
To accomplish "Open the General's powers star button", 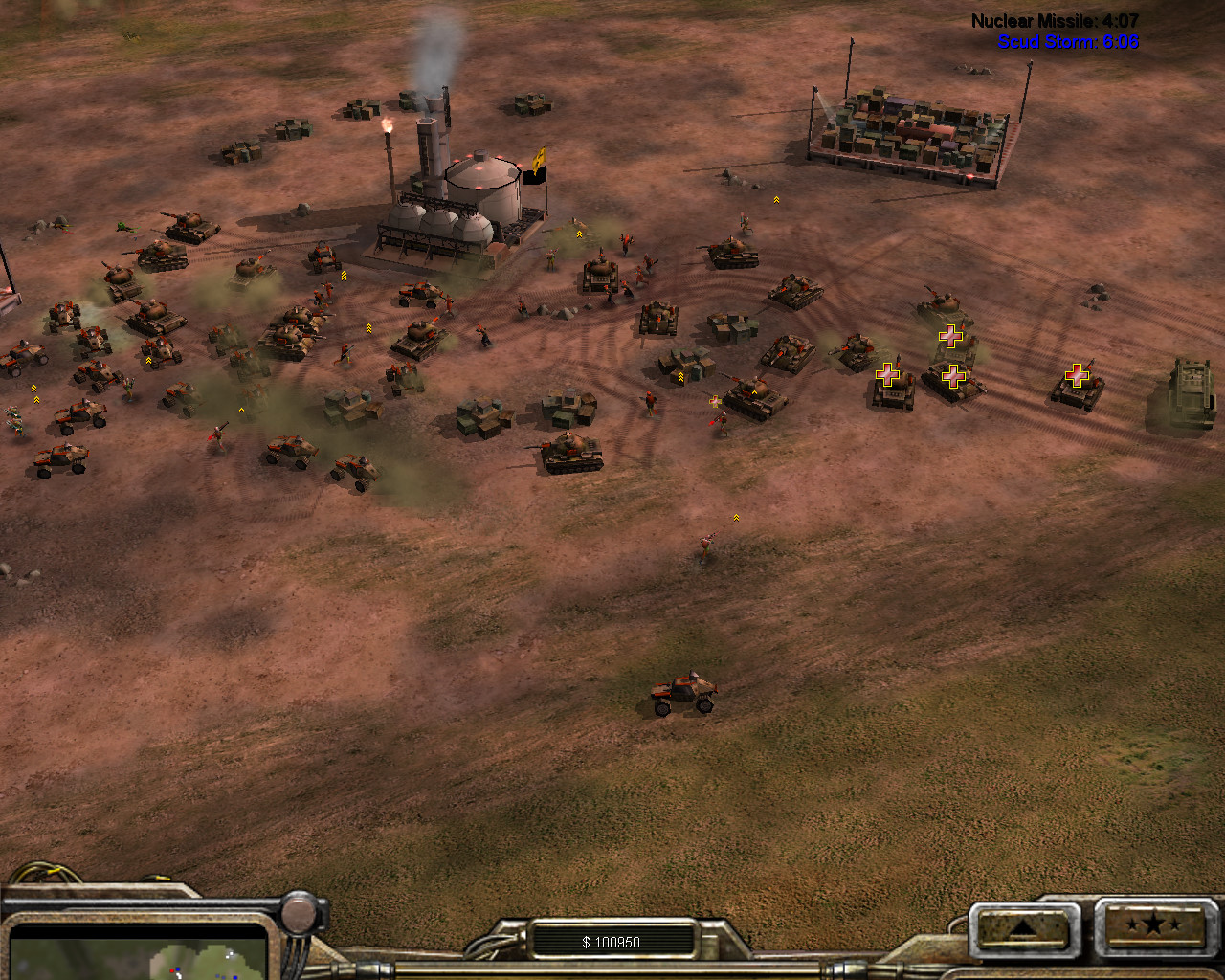I will (1153, 925).
